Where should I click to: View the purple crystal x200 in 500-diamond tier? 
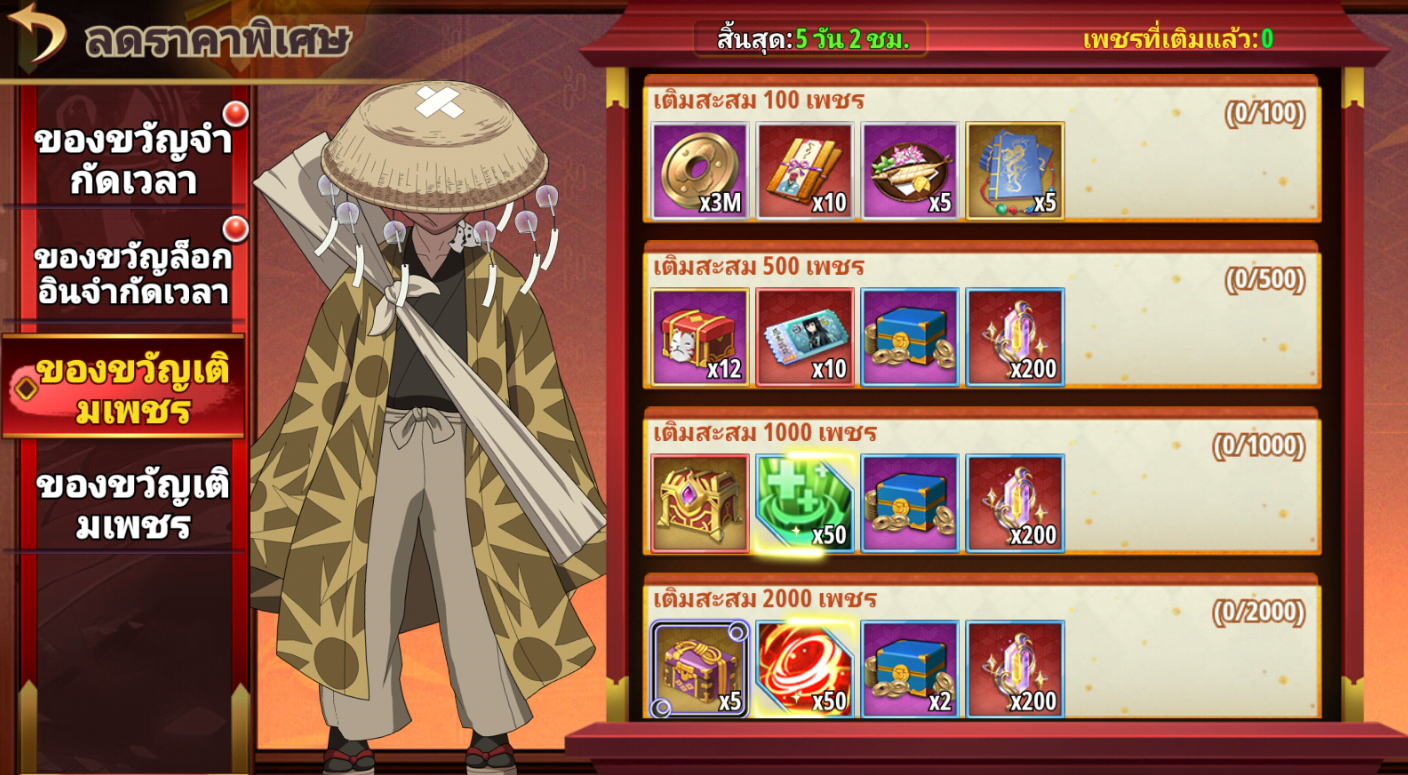pos(1015,337)
